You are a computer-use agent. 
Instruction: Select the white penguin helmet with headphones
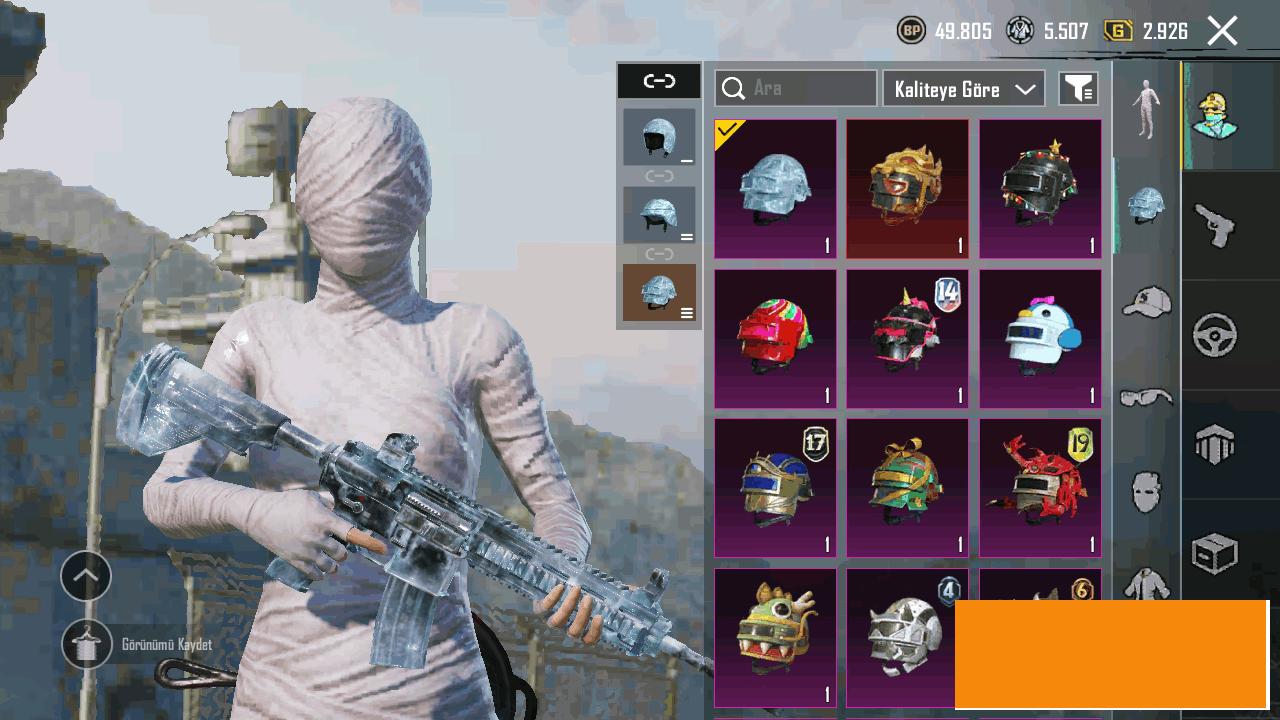point(1040,339)
